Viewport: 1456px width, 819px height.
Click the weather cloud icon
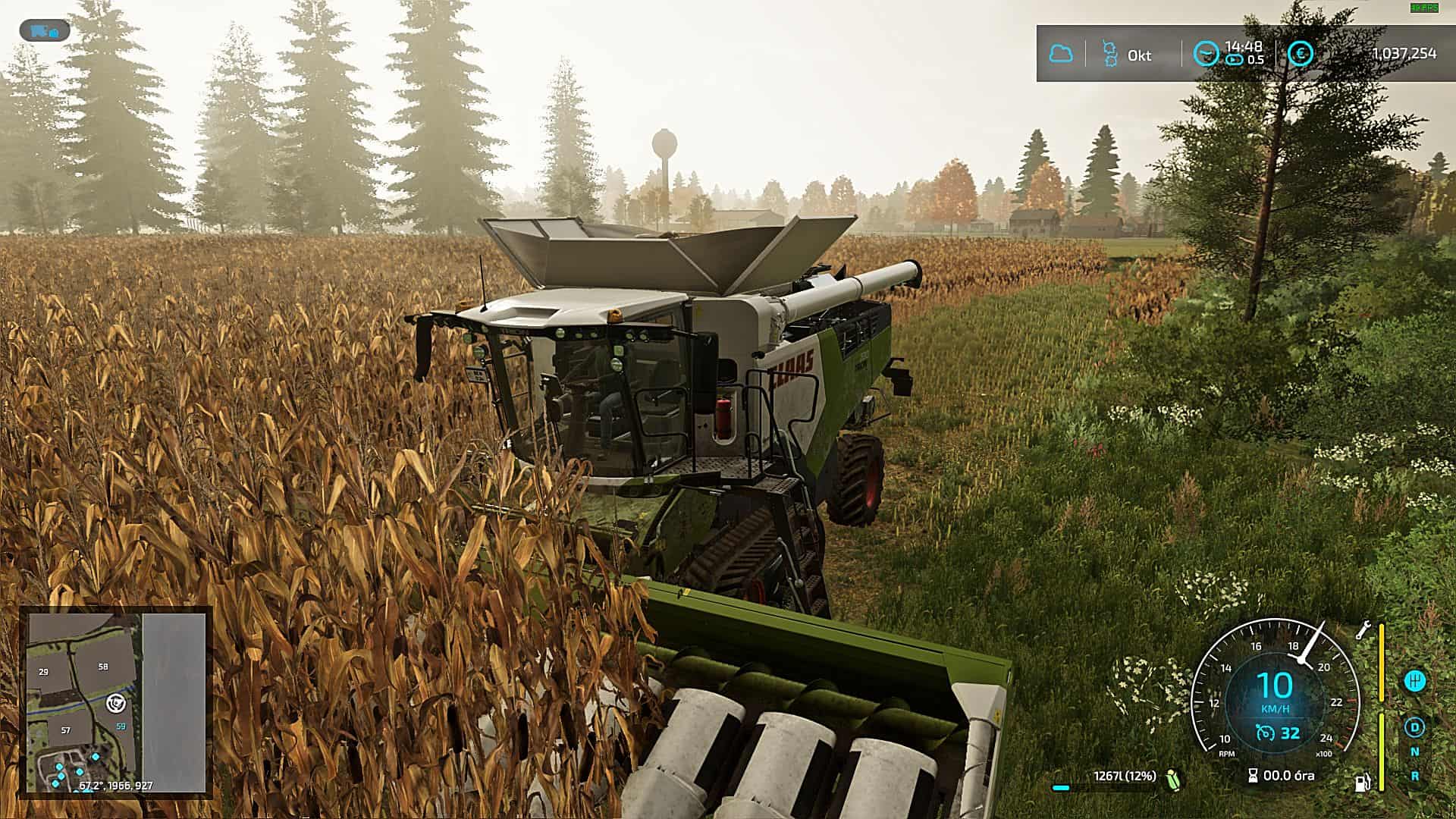click(x=1062, y=54)
